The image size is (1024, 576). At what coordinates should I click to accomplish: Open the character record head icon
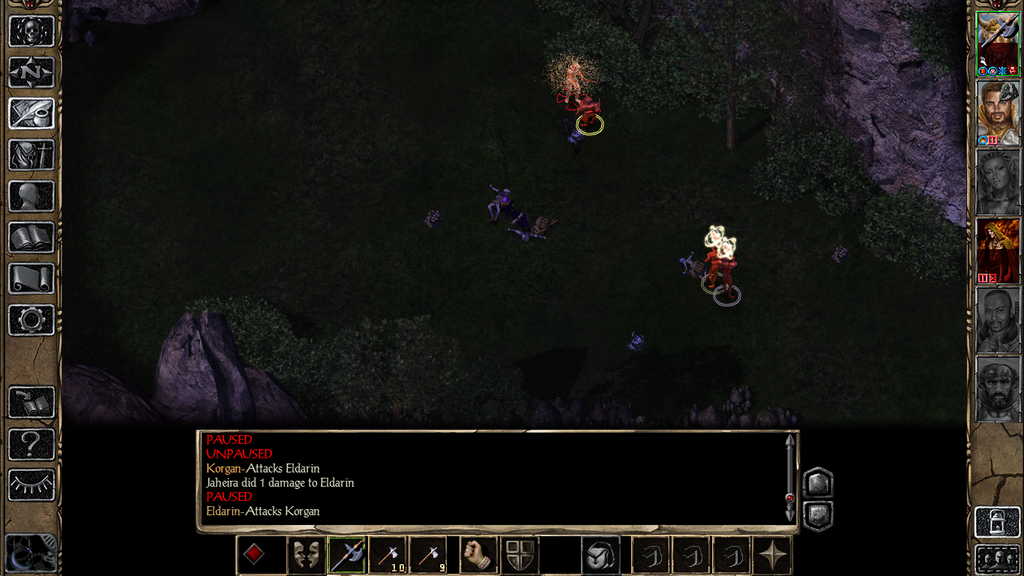click(31, 196)
